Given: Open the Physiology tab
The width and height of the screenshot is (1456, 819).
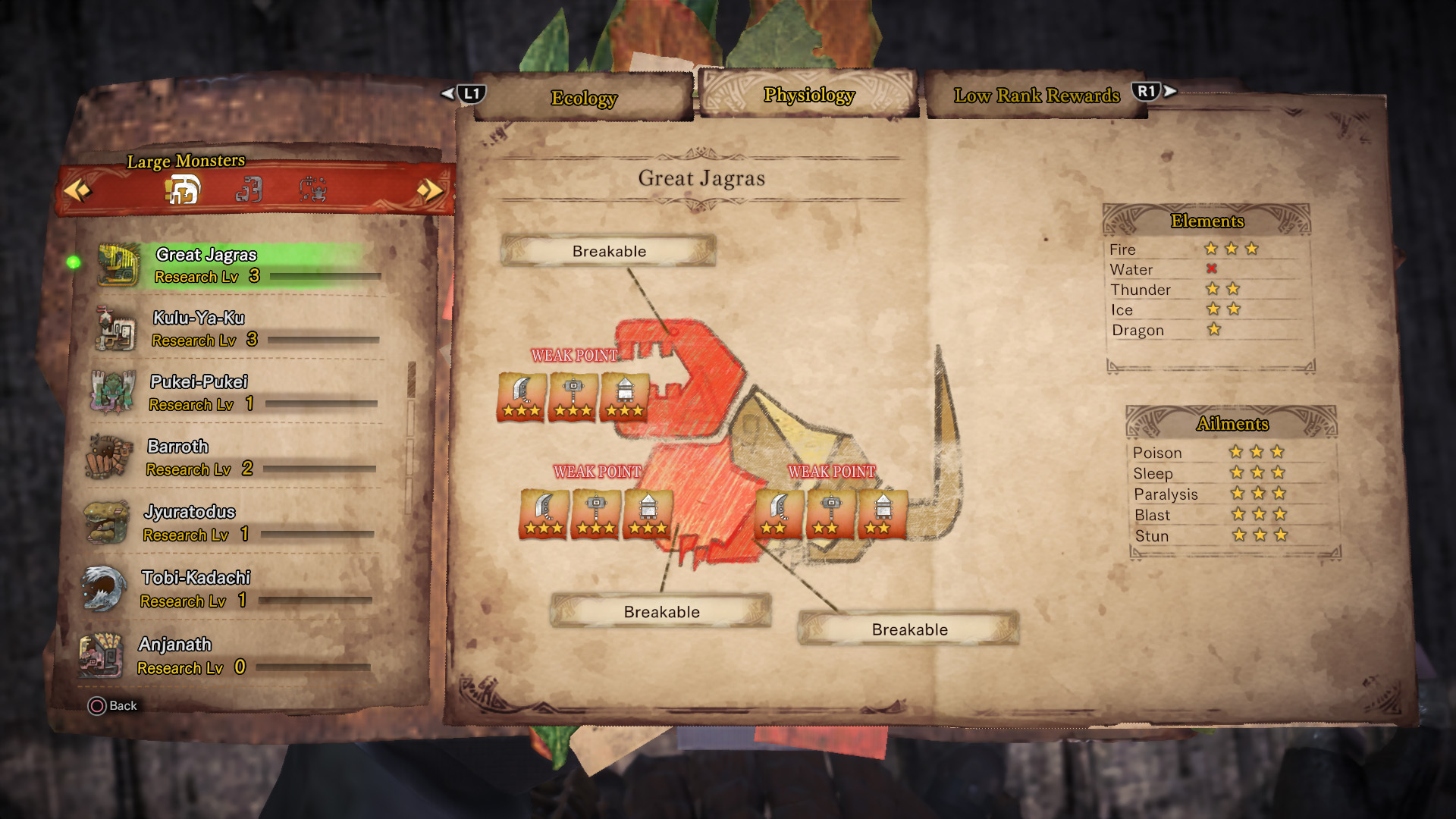Looking at the screenshot, I should tap(808, 95).
